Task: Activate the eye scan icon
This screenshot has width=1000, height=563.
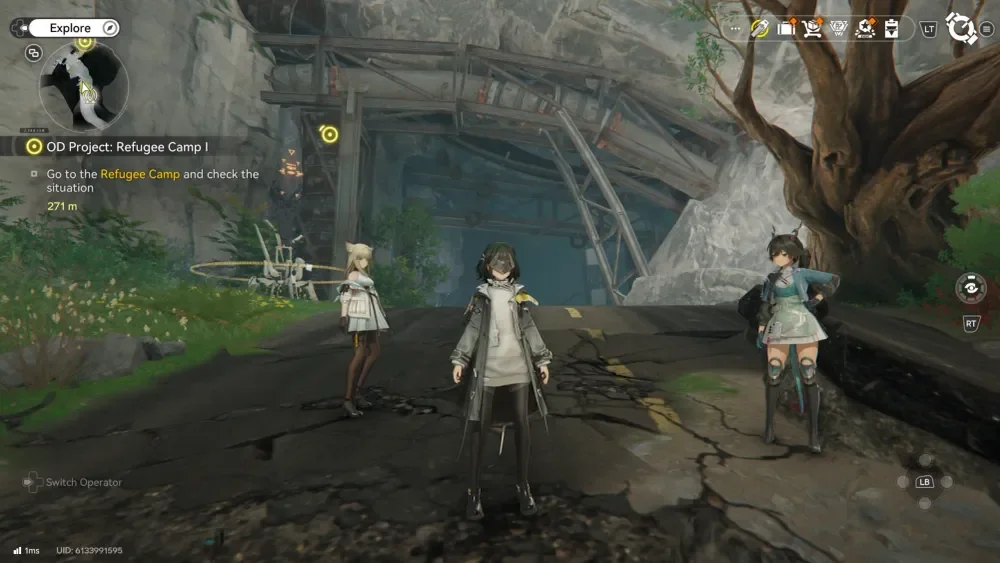Action: click(x=970, y=288)
